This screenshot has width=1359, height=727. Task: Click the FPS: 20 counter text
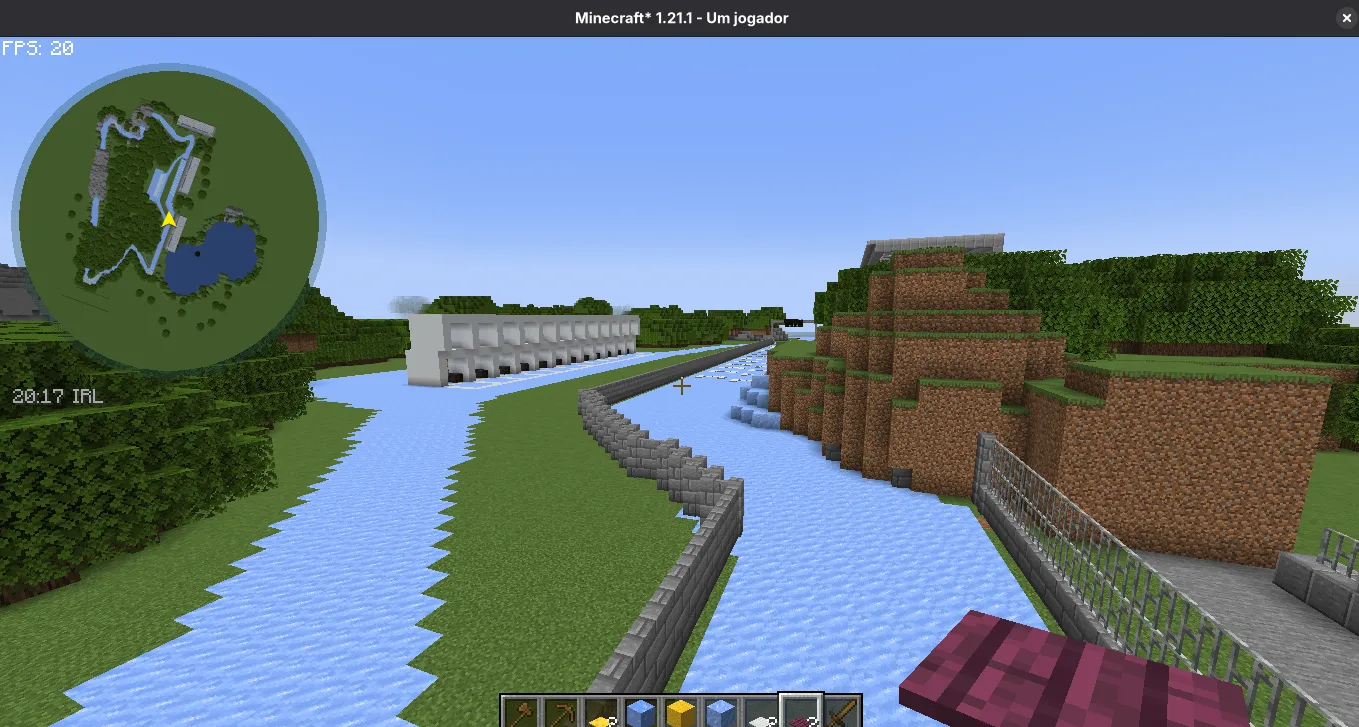[37, 47]
